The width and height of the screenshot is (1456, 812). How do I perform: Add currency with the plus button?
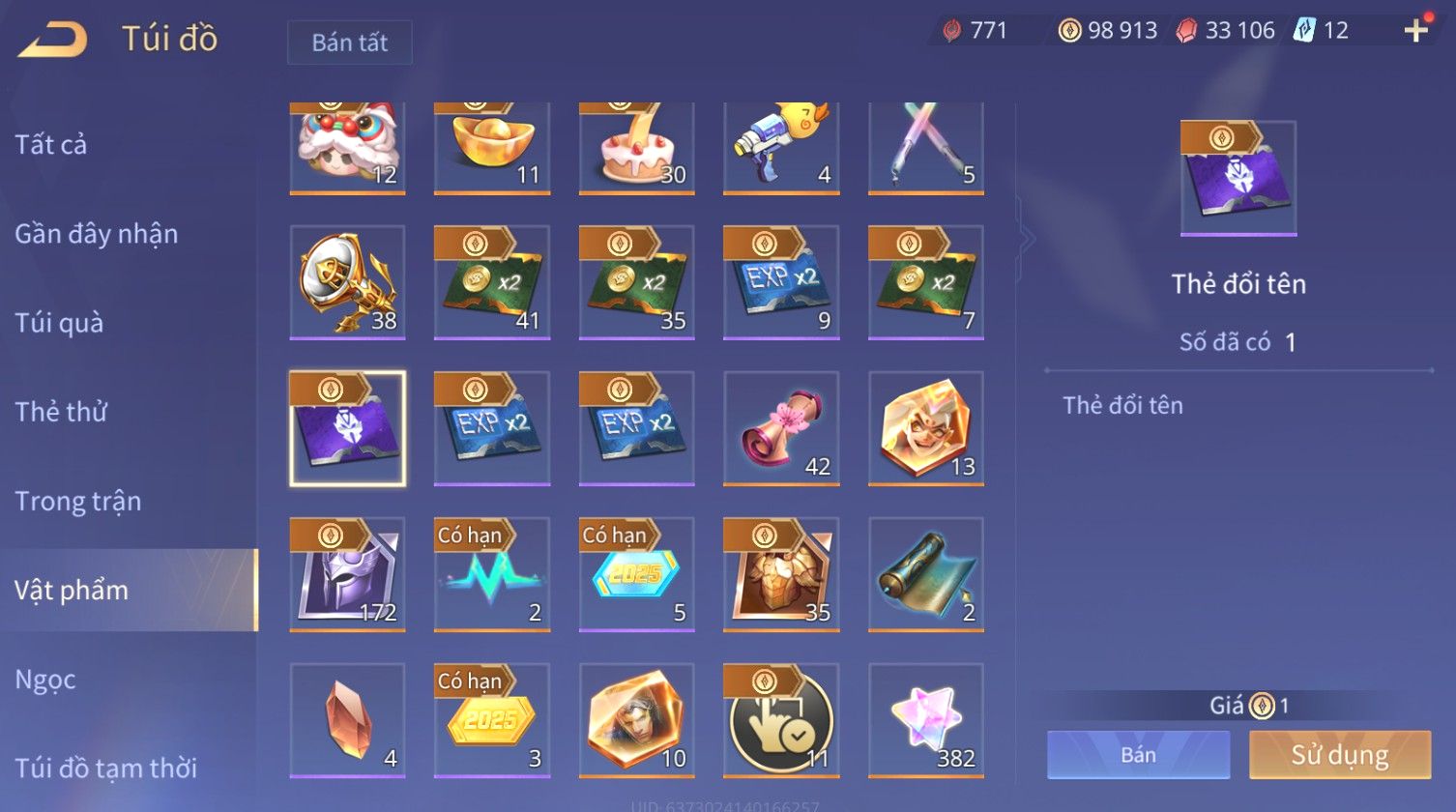click(x=1415, y=31)
